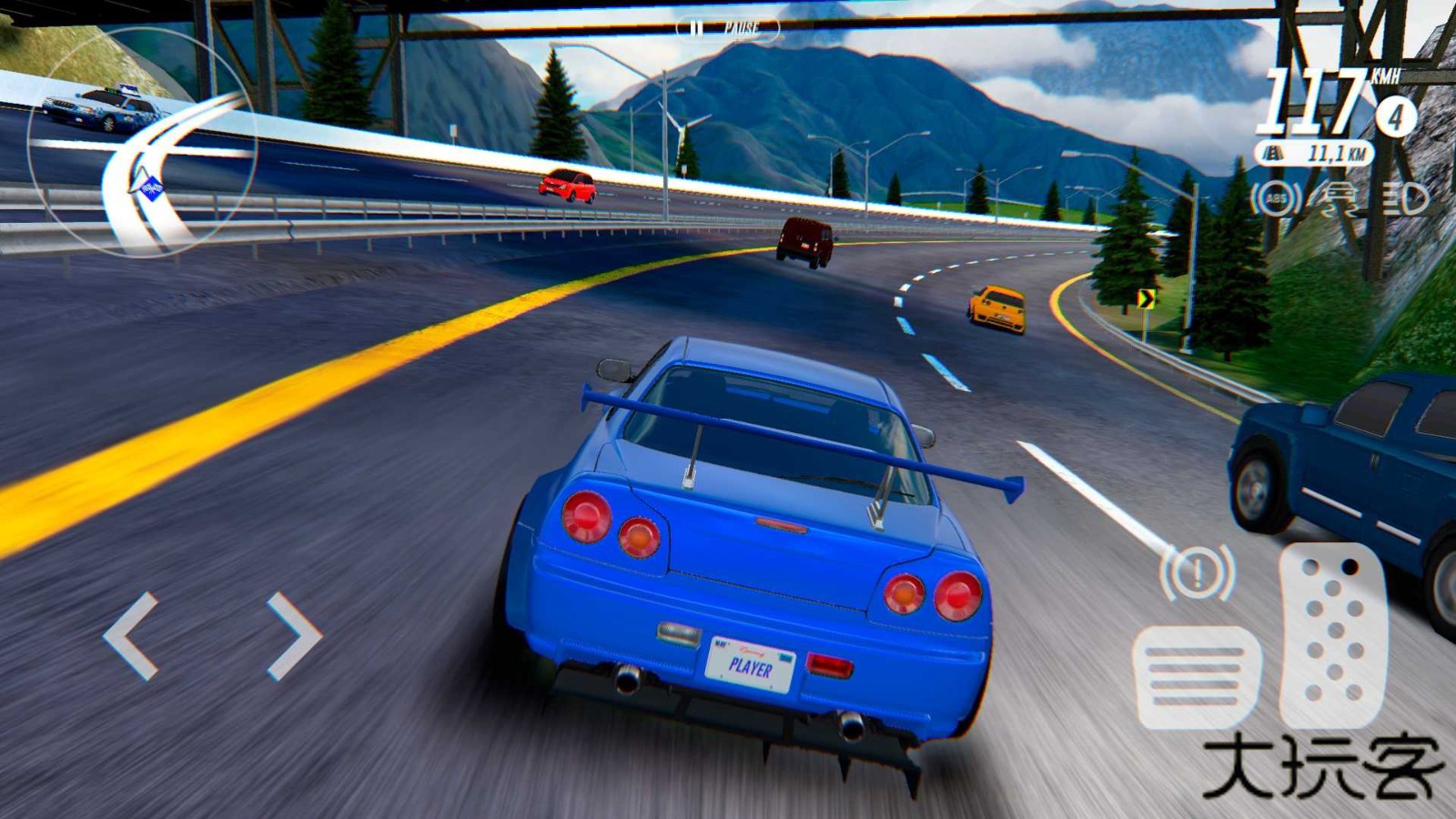Tap the gear indicator showing 4

(x=1396, y=116)
